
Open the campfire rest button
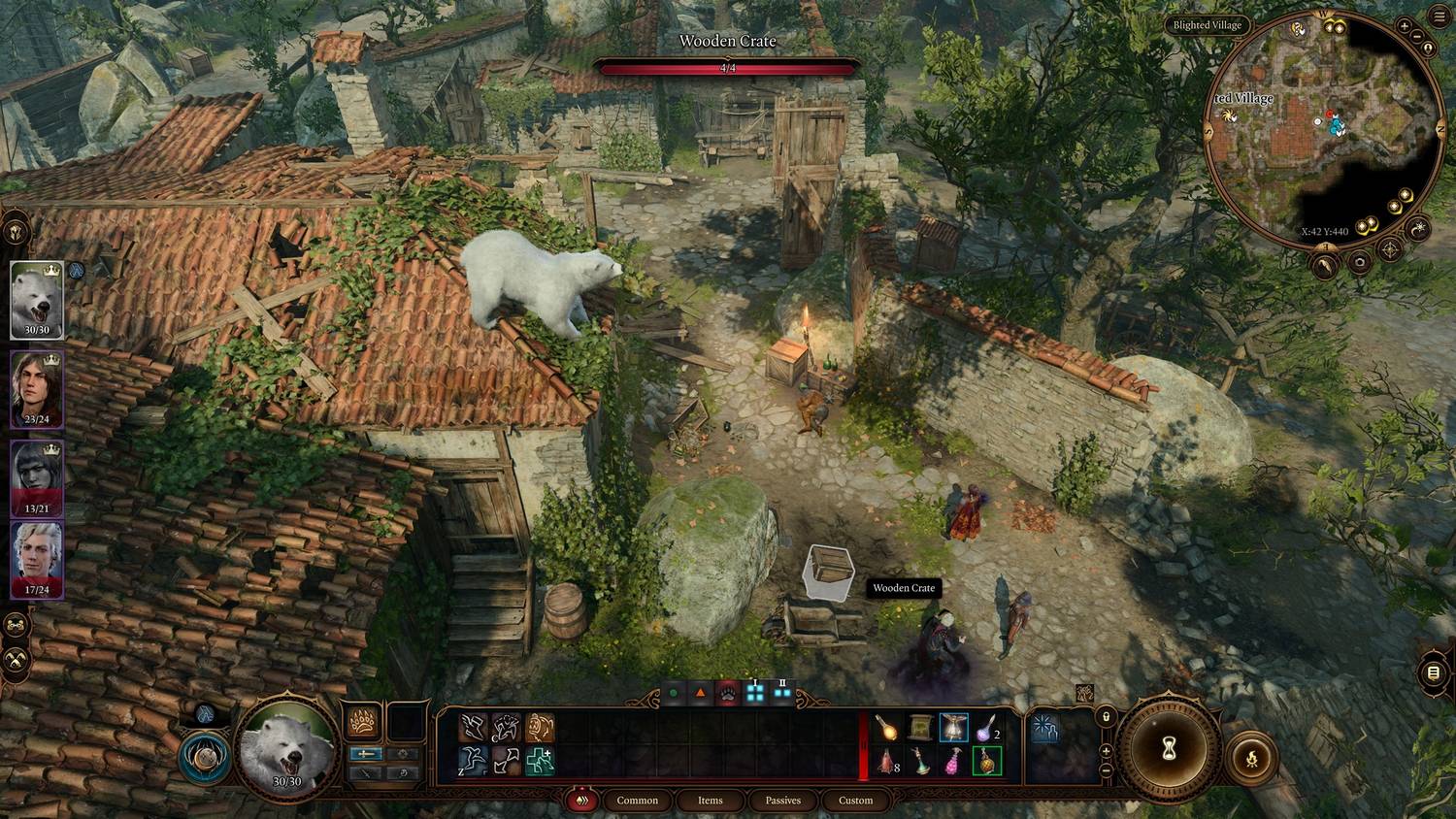pos(1252,758)
